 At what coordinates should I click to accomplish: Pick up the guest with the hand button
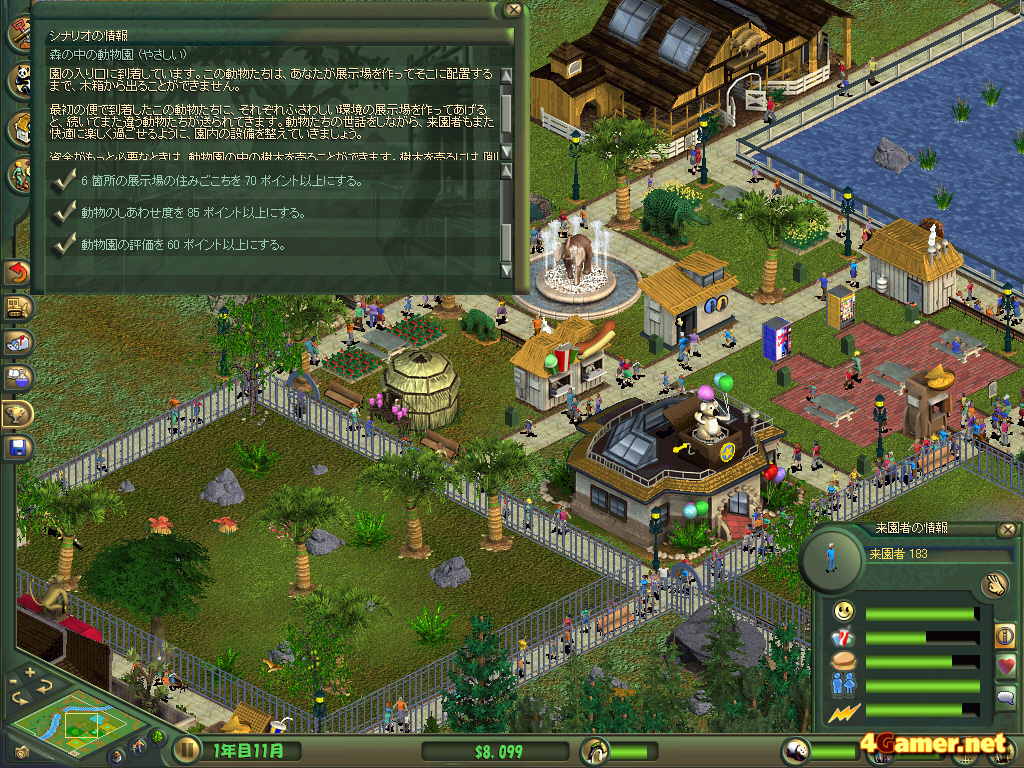click(993, 585)
